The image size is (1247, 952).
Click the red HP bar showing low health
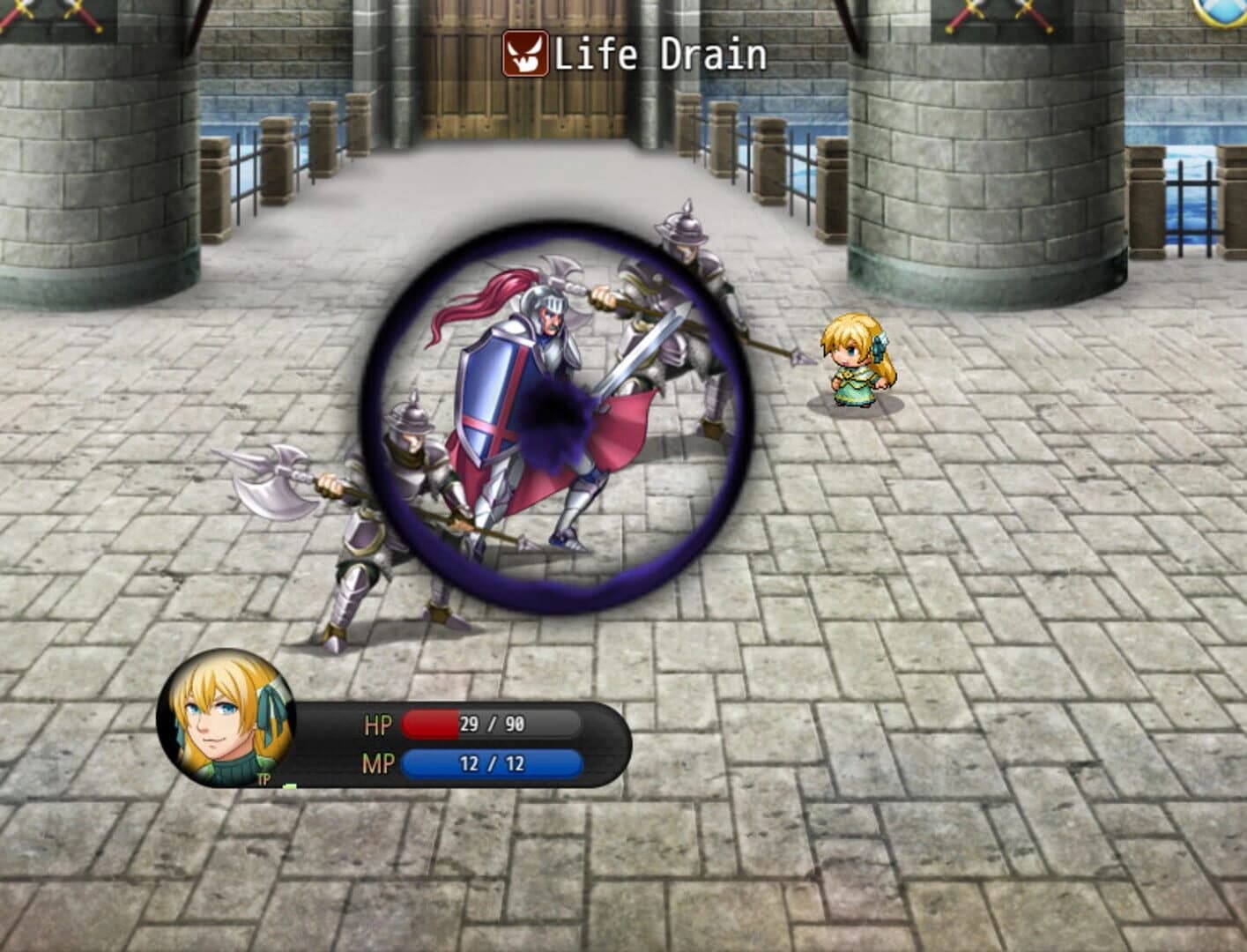pos(432,725)
